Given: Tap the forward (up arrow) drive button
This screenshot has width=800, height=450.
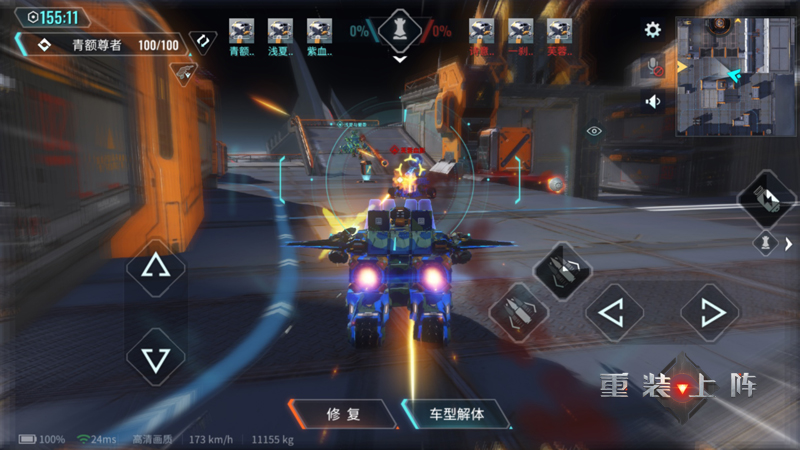Looking at the screenshot, I should (x=155, y=268).
